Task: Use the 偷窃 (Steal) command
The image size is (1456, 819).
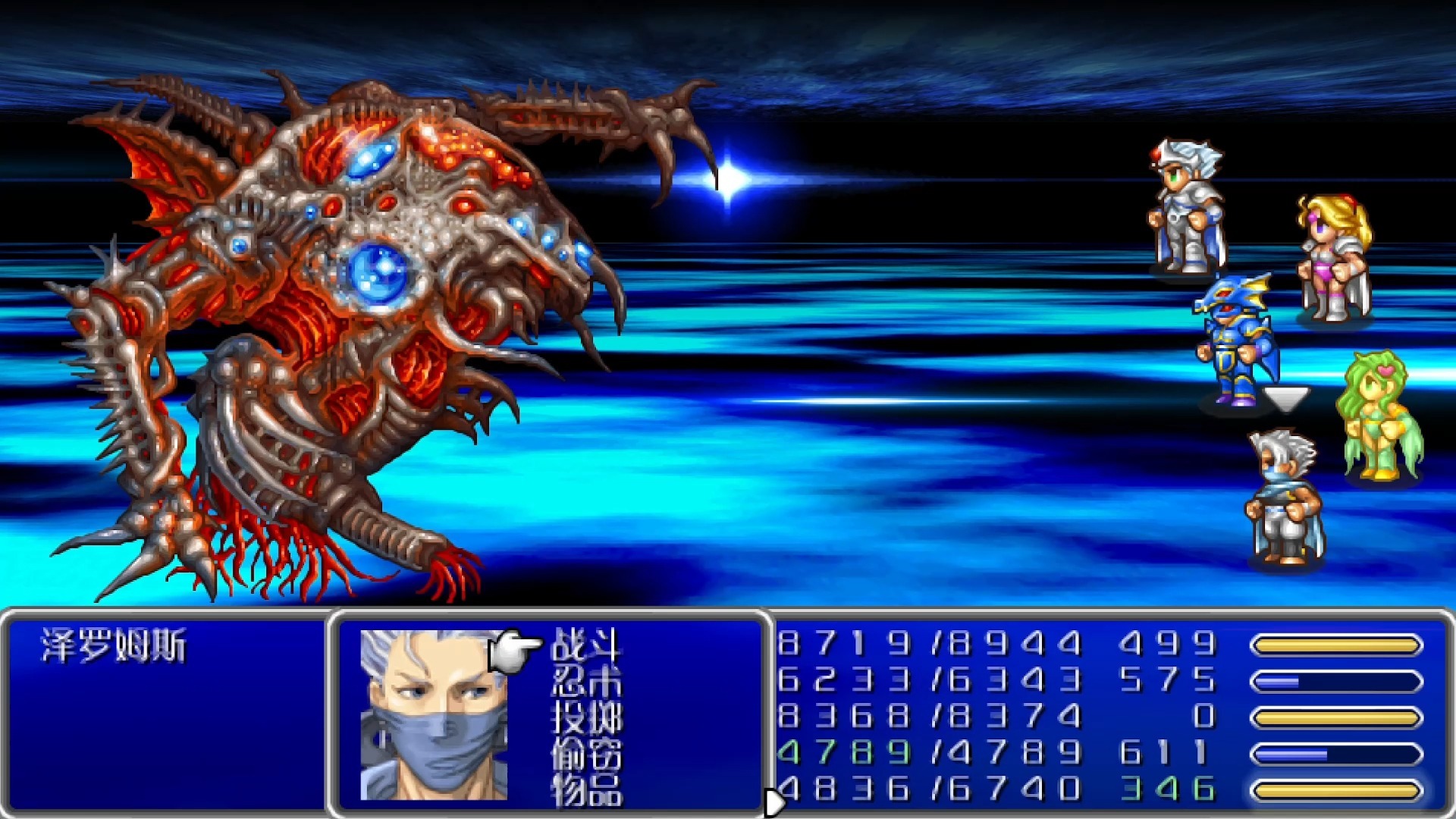Action: 586,754
